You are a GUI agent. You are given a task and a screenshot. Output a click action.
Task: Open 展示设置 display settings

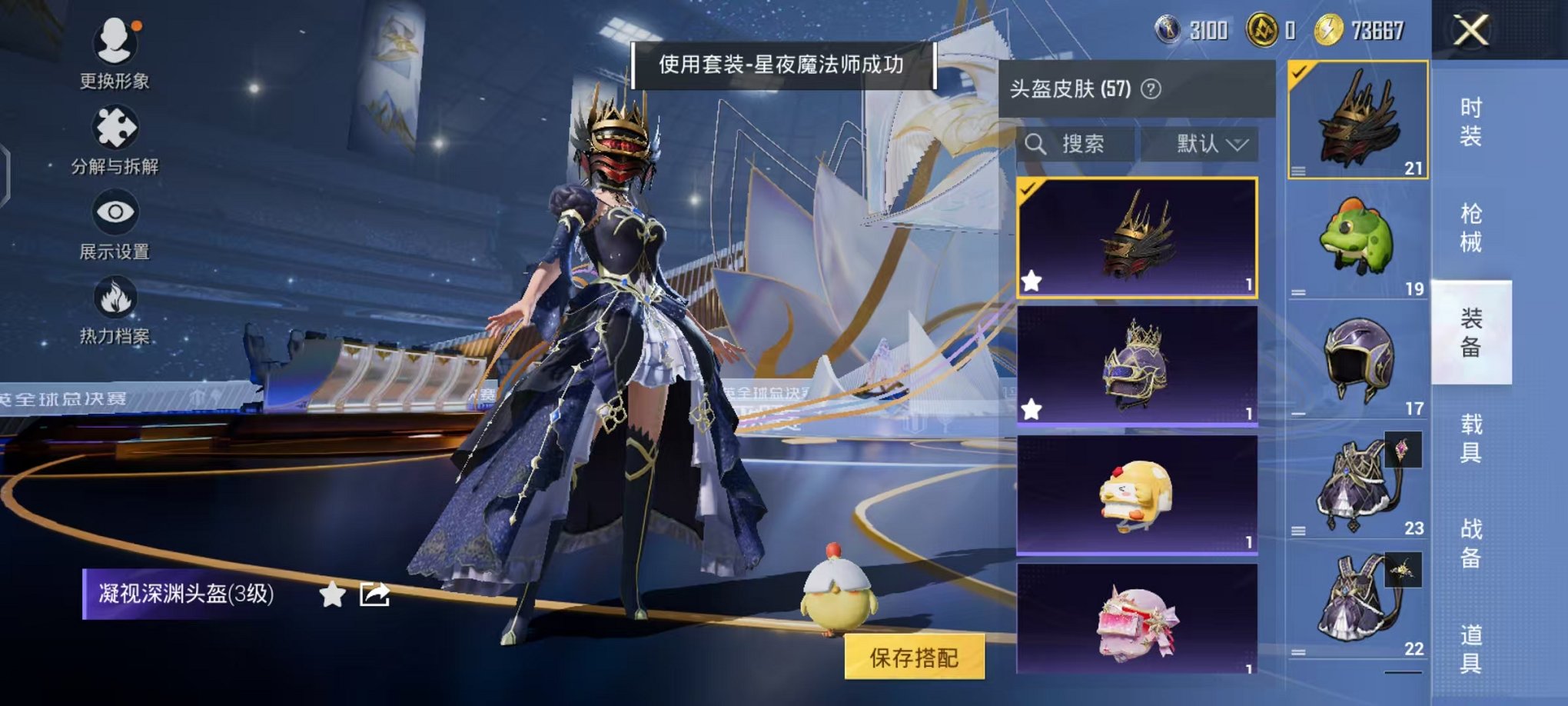(115, 213)
